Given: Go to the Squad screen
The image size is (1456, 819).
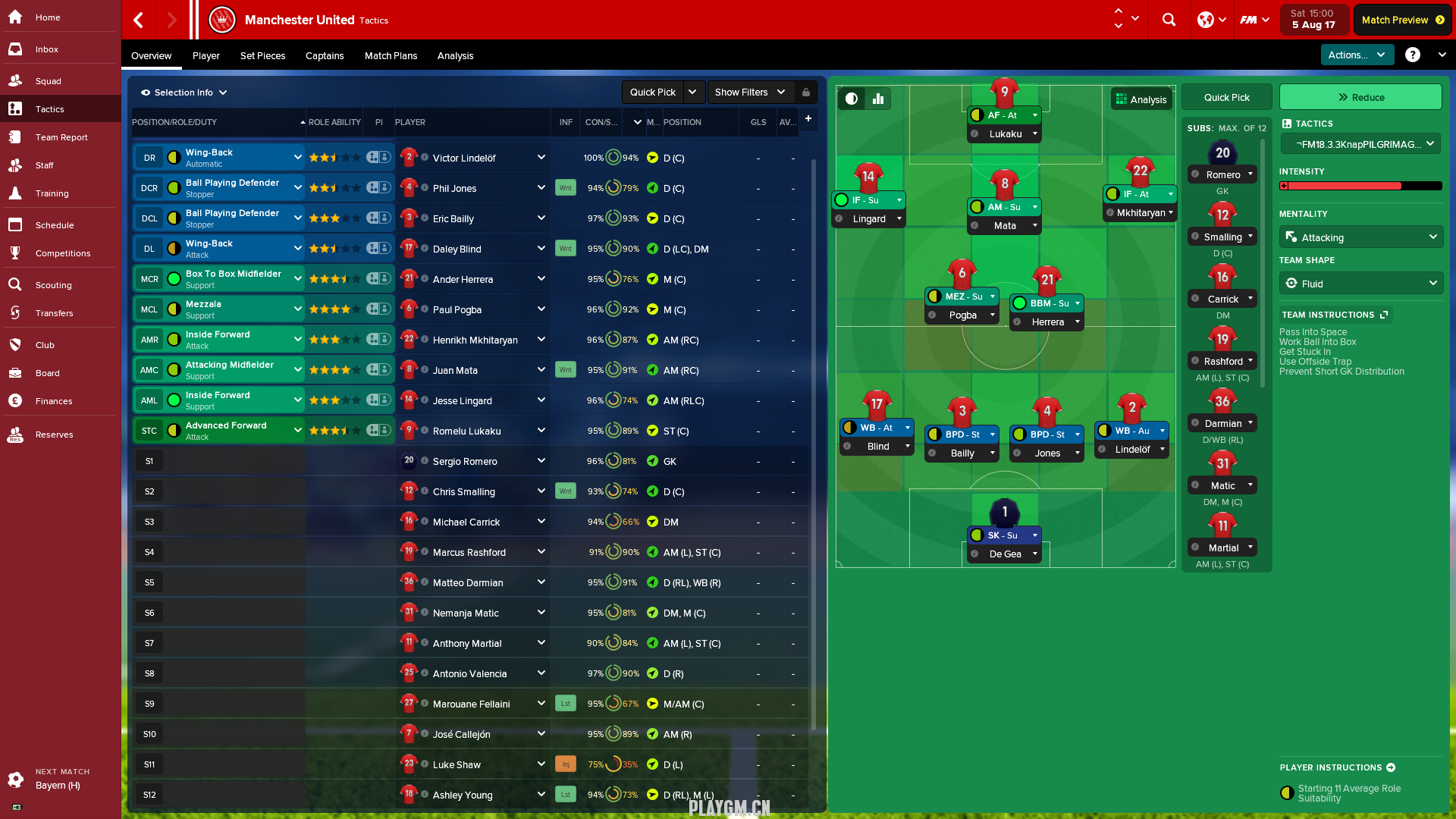Looking at the screenshot, I should coord(48,81).
